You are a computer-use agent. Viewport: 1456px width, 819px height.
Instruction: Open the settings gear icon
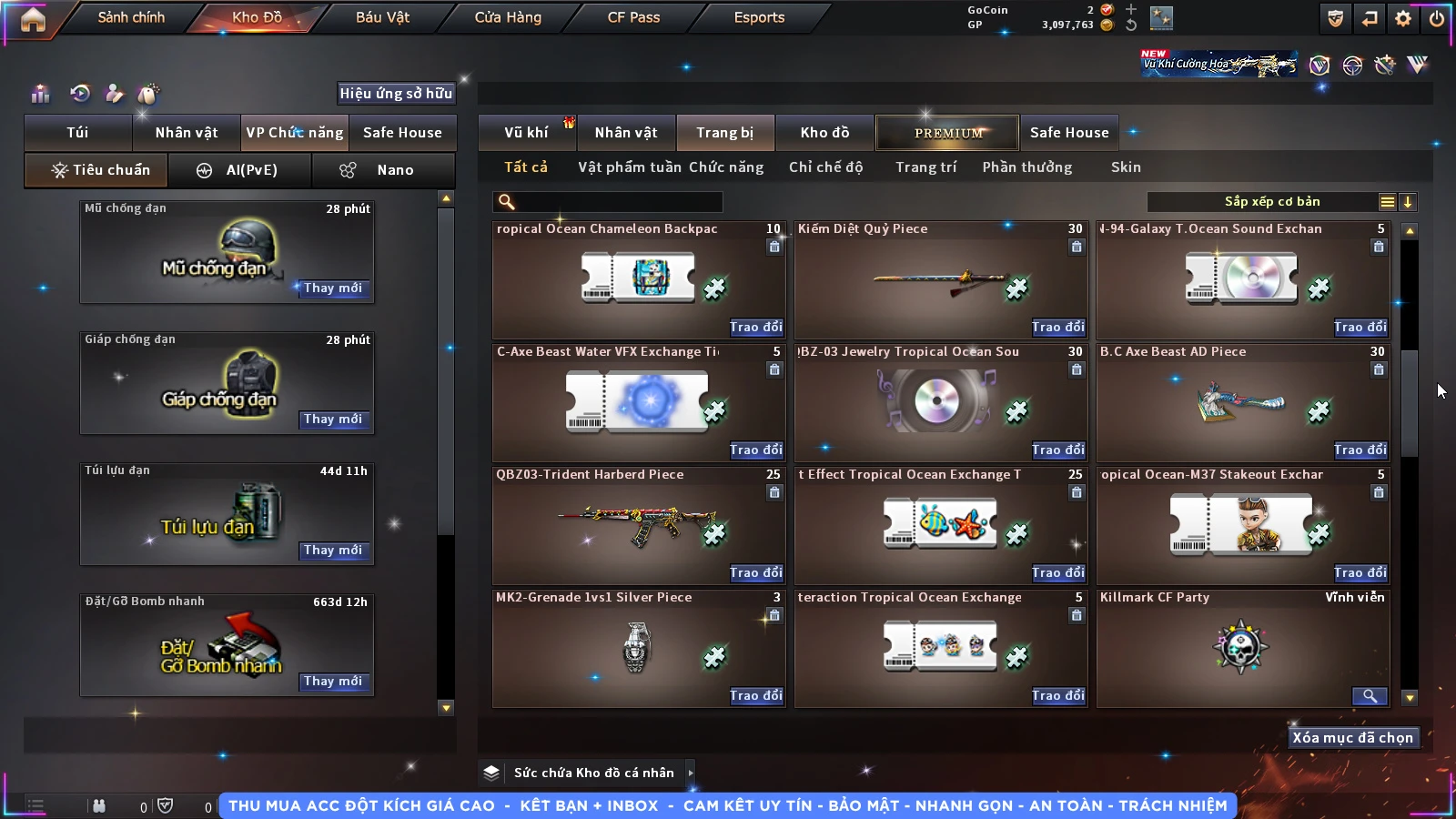tap(1403, 18)
